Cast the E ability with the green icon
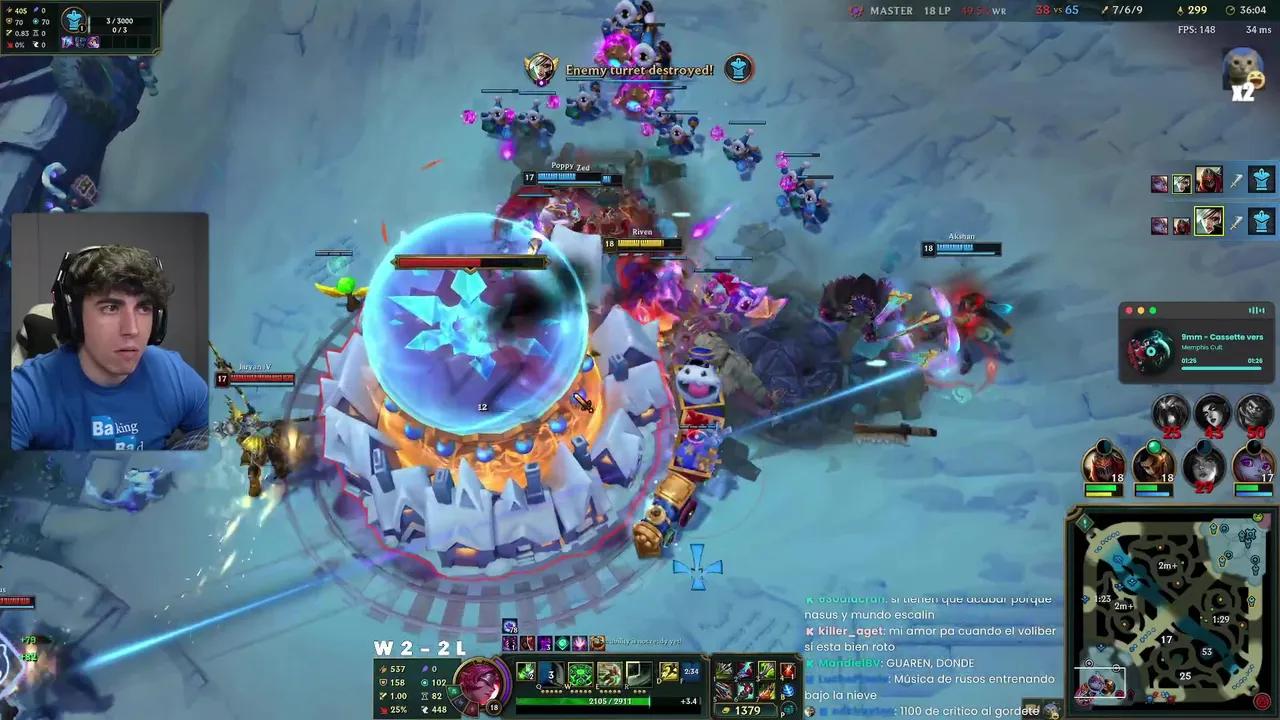The height and width of the screenshot is (720, 1280). [580, 672]
